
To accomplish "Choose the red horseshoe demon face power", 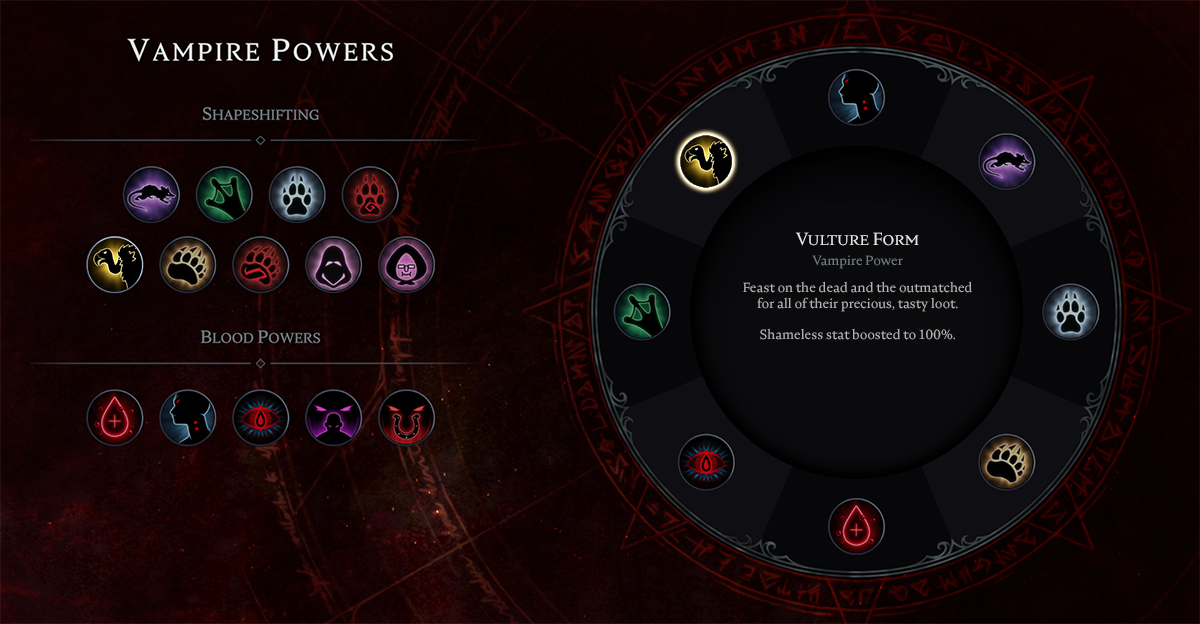I will tap(407, 417).
